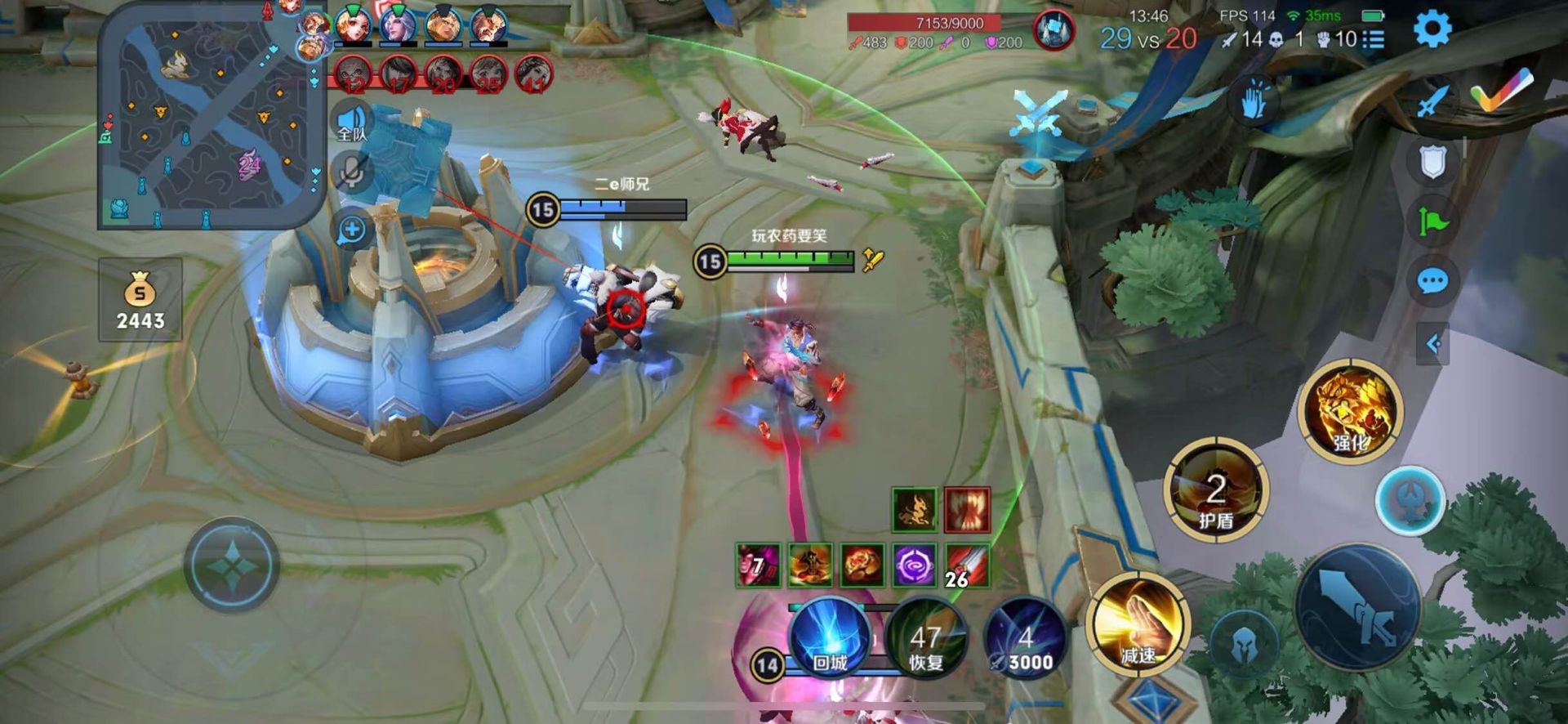Open the settings gear menu

click(x=1432, y=29)
